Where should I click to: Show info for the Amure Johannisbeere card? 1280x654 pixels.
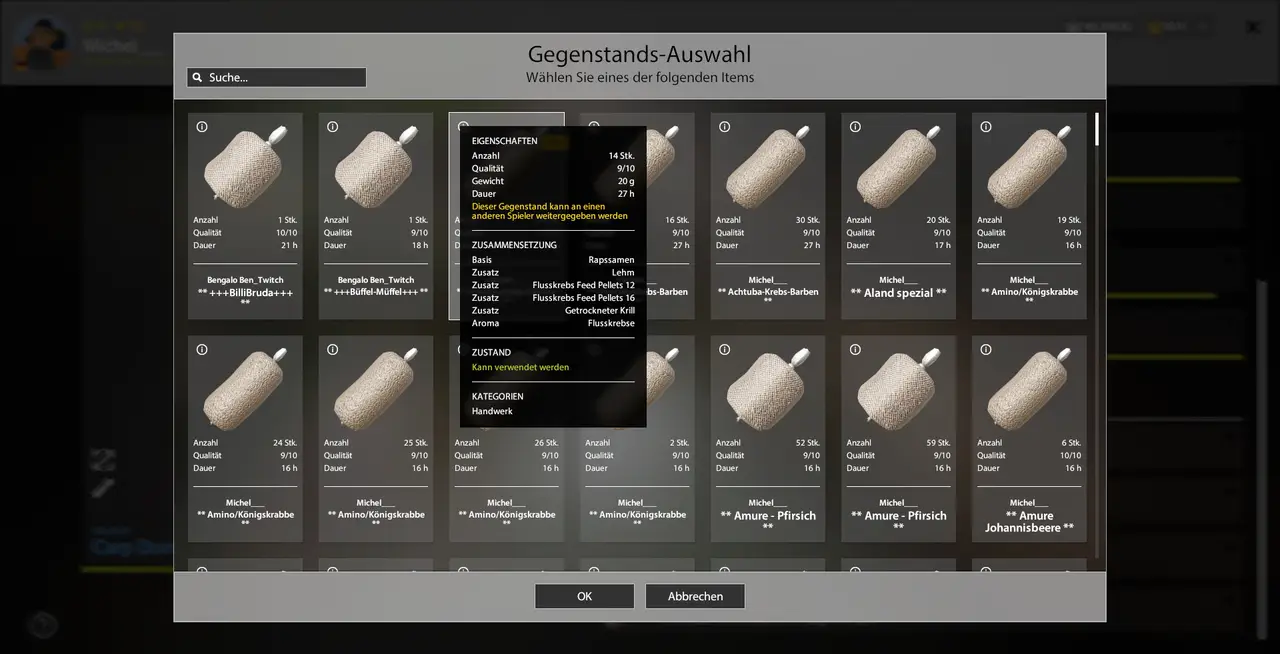coord(986,350)
